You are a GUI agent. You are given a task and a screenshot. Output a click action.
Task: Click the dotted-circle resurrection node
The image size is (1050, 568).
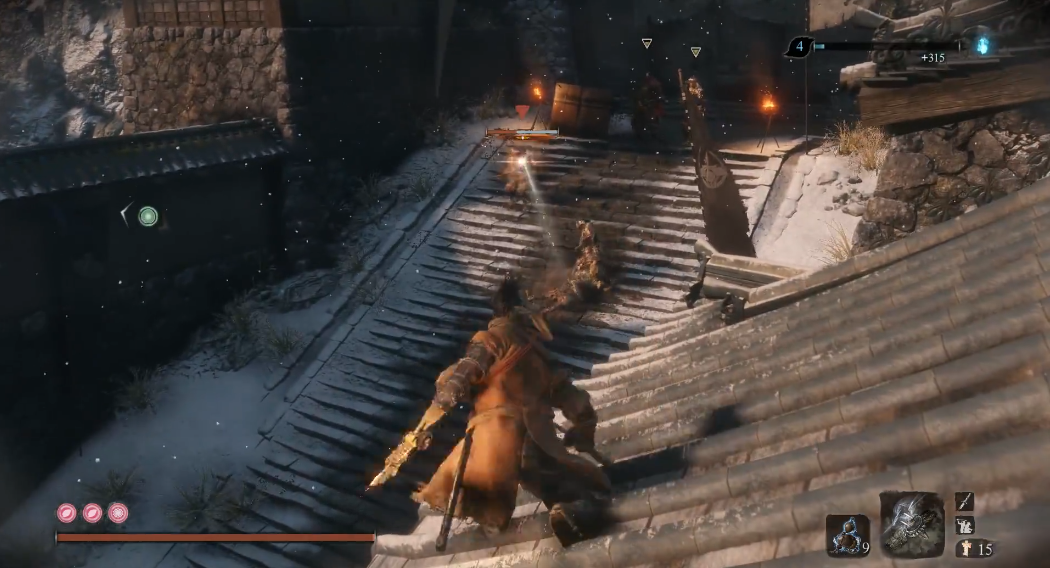pyautogui.click(x=118, y=513)
